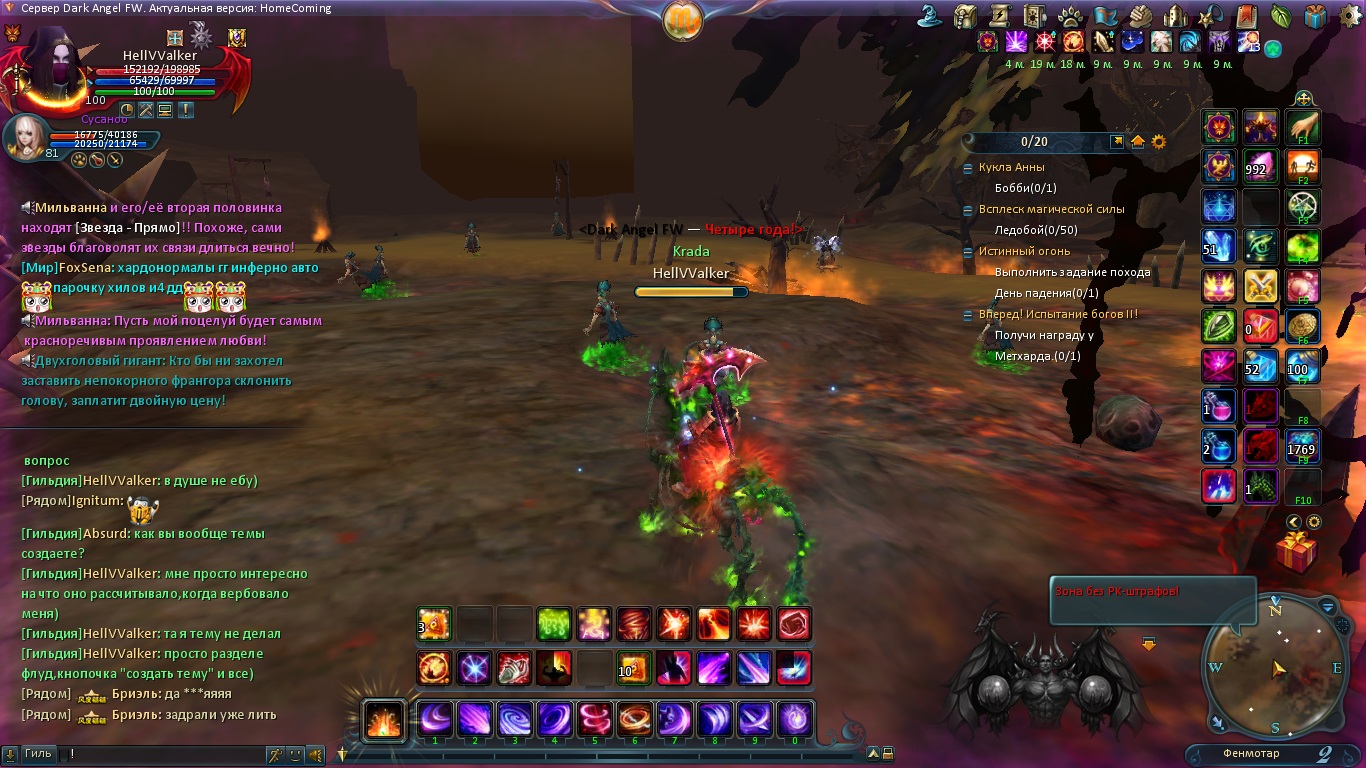Image resolution: width=1366 pixels, height=768 pixels.
Task: Use the green rune skill icon
Action: [554, 625]
